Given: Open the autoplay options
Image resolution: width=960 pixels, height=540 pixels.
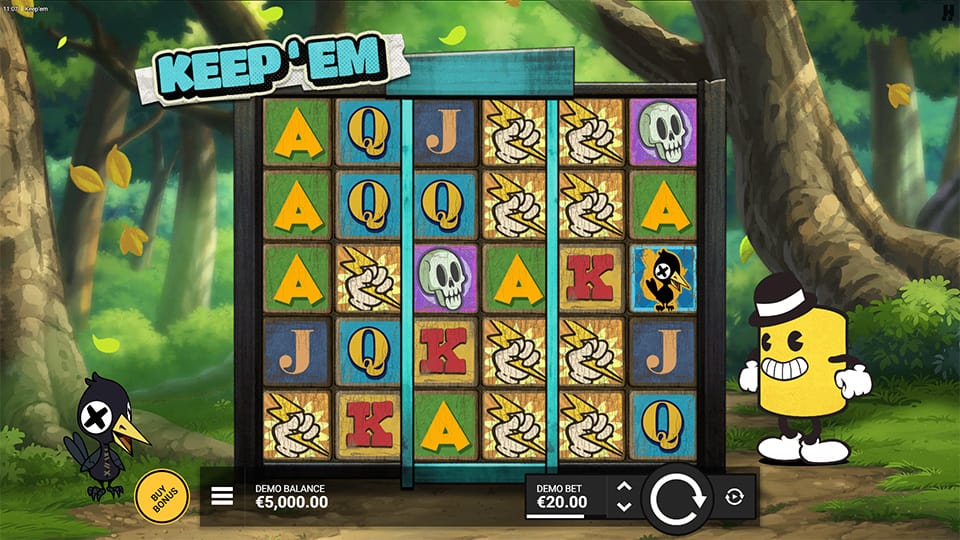Looking at the screenshot, I should [735, 497].
